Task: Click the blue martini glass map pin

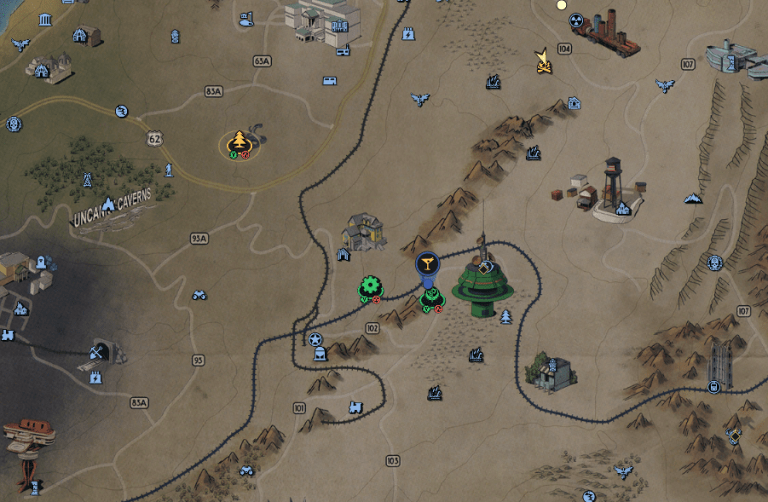Action: (427, 264)
